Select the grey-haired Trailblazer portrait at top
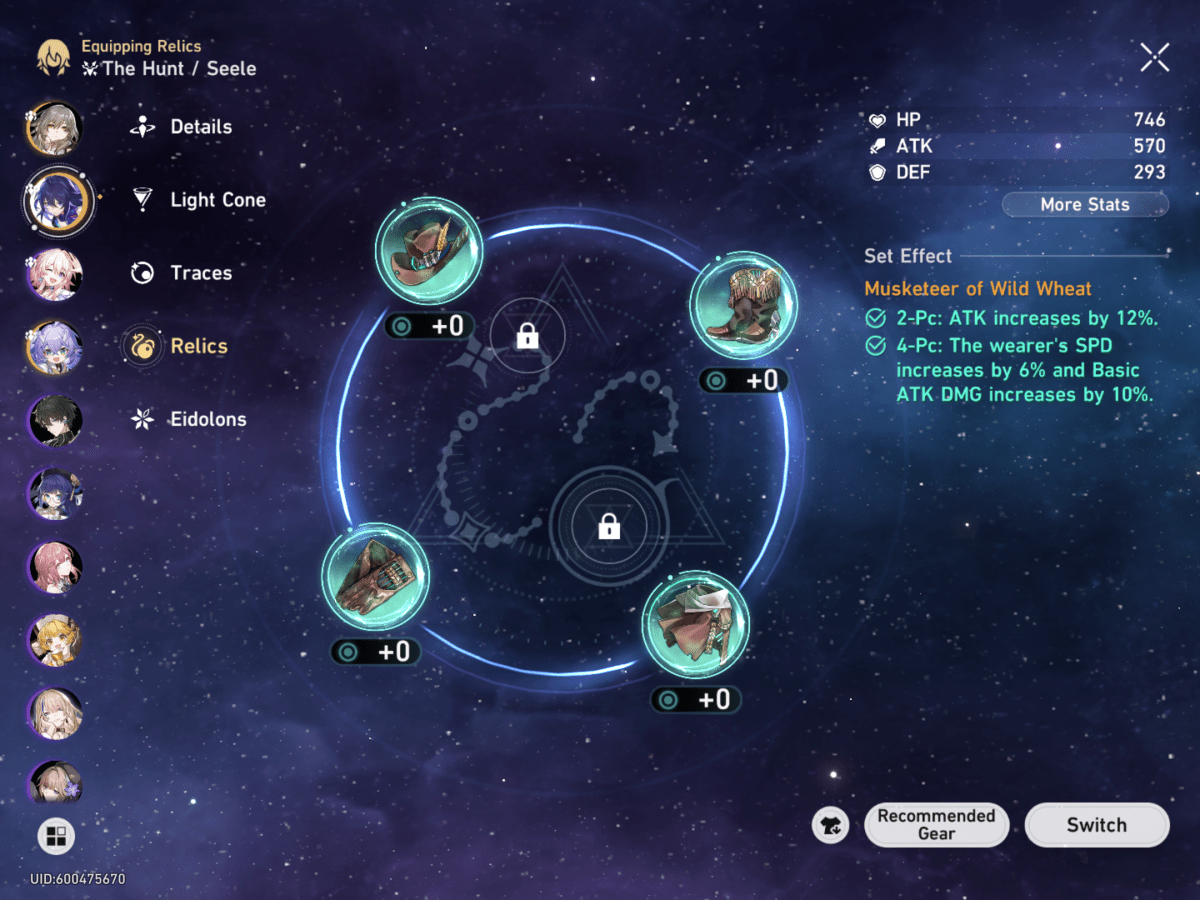This screenshot has width=1200, height=900. point(55,128)
